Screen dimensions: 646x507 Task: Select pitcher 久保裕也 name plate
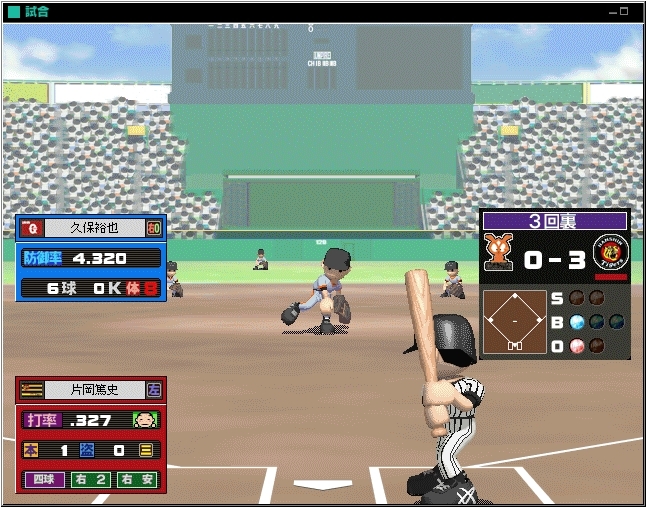click(92, 227)
